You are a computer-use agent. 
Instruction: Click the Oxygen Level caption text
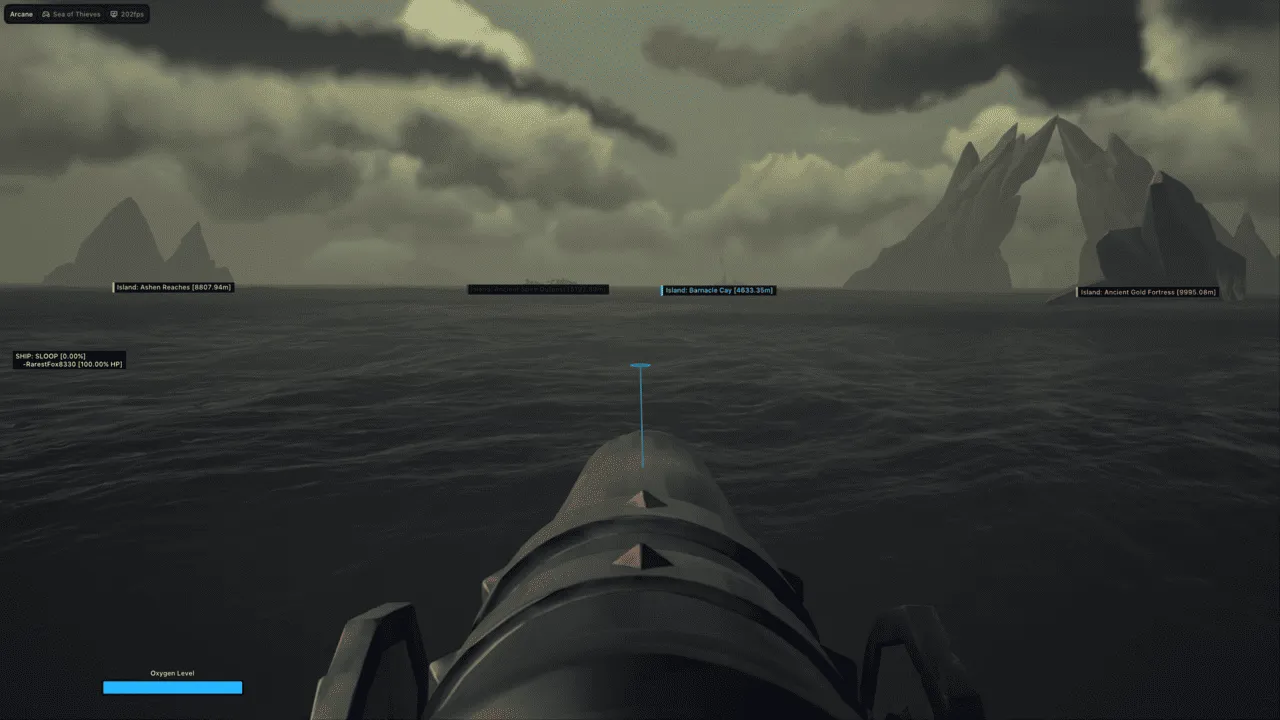pyautogui.click(x=172, y=673)
